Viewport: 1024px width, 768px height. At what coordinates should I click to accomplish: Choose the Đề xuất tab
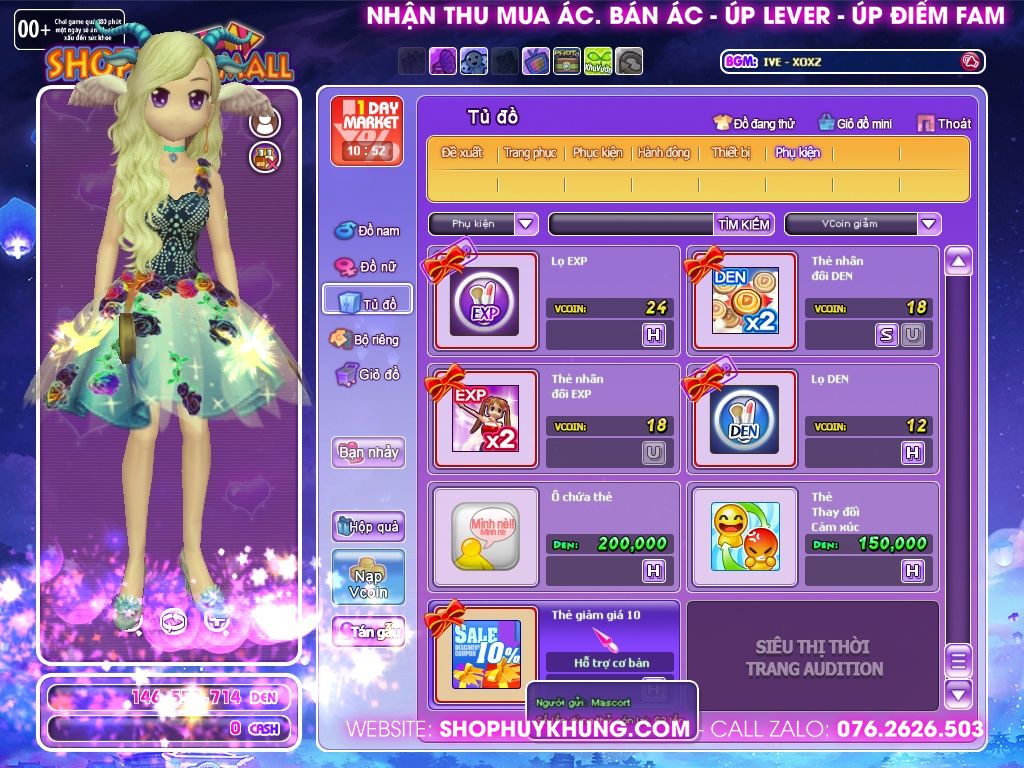tap(462, 153)
